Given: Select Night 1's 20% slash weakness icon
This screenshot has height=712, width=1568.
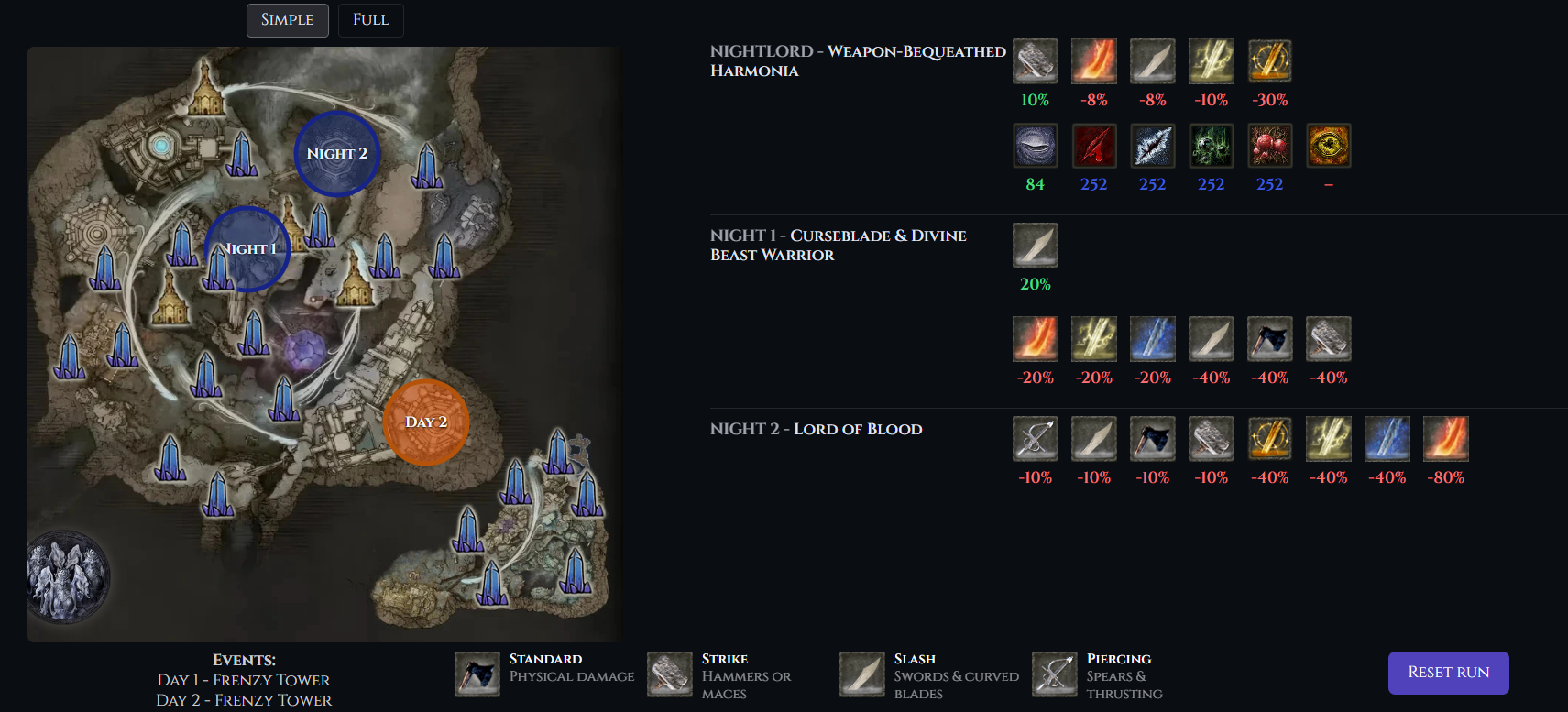Looking at the screenshot, I should (1036, 246).
